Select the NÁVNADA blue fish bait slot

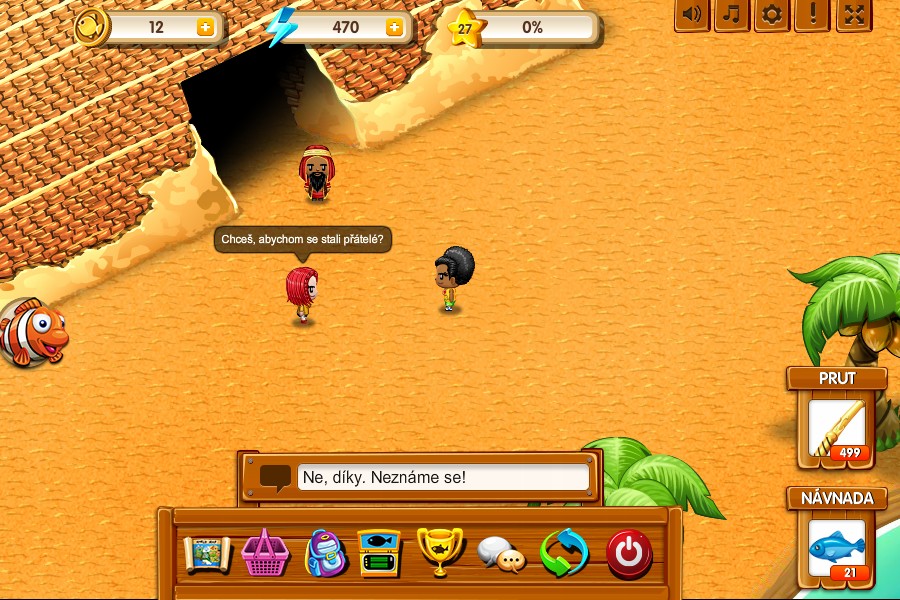click(x=837, y=549)
